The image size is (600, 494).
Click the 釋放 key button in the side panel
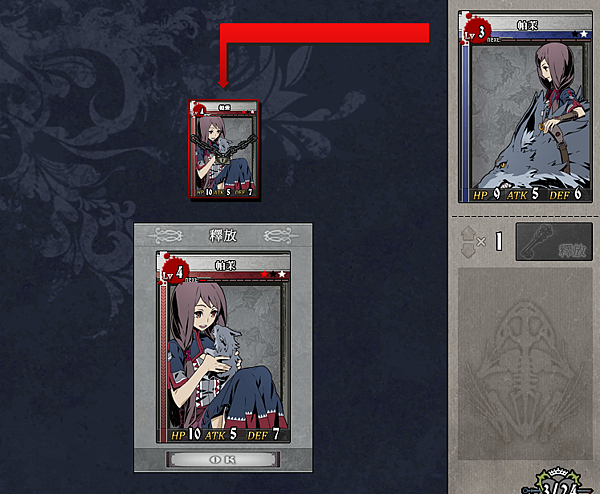(553, 242)
